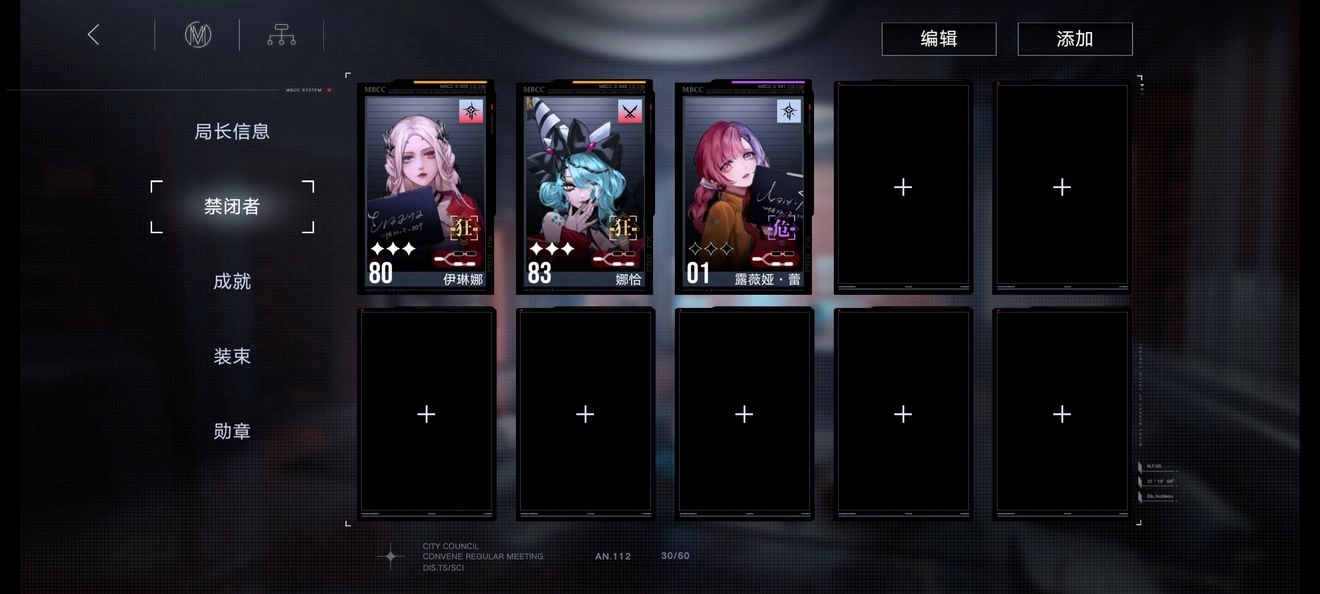Open the organization chart icon
Screen dimensions: 1320x594
pyautogui.click(x=281, y=36)
